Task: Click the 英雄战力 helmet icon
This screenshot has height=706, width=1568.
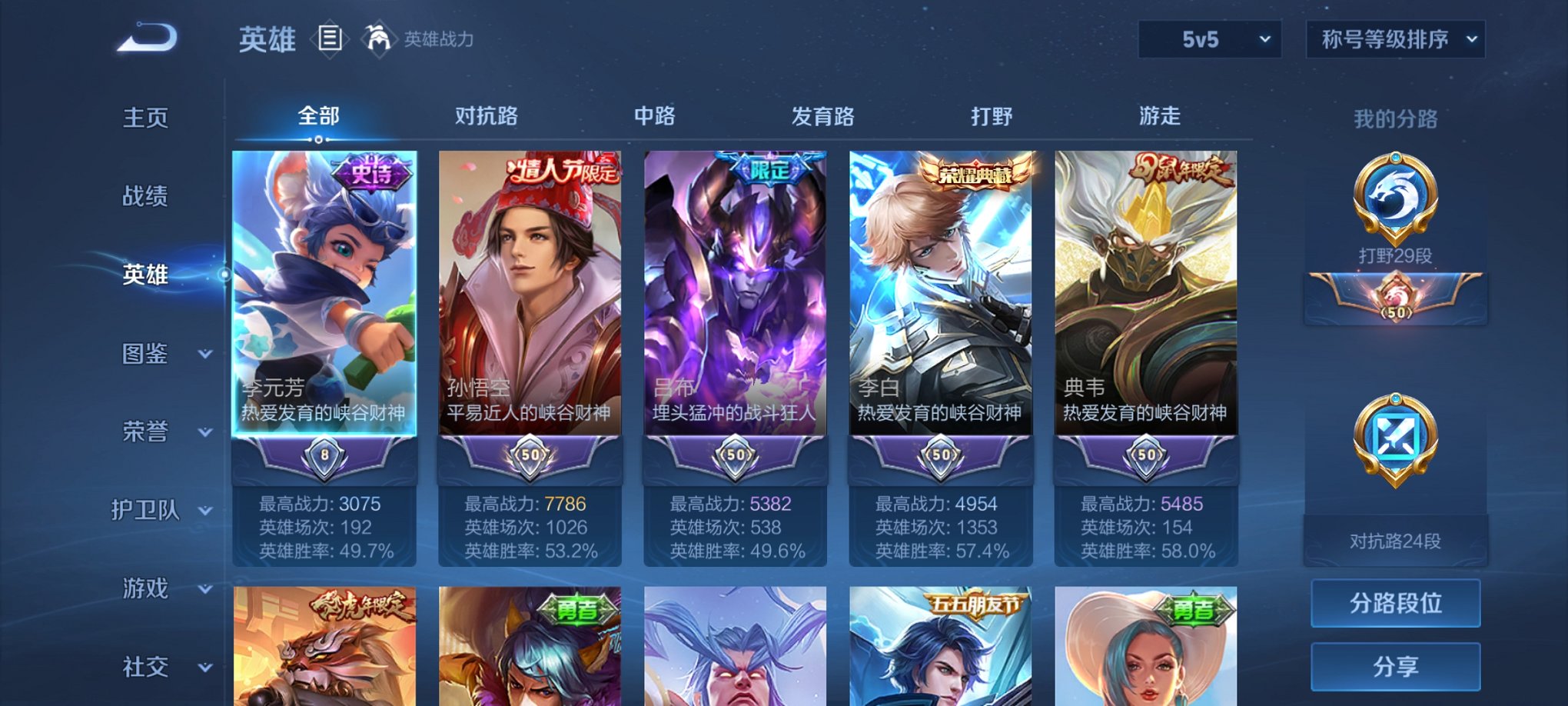Action: 376,37
